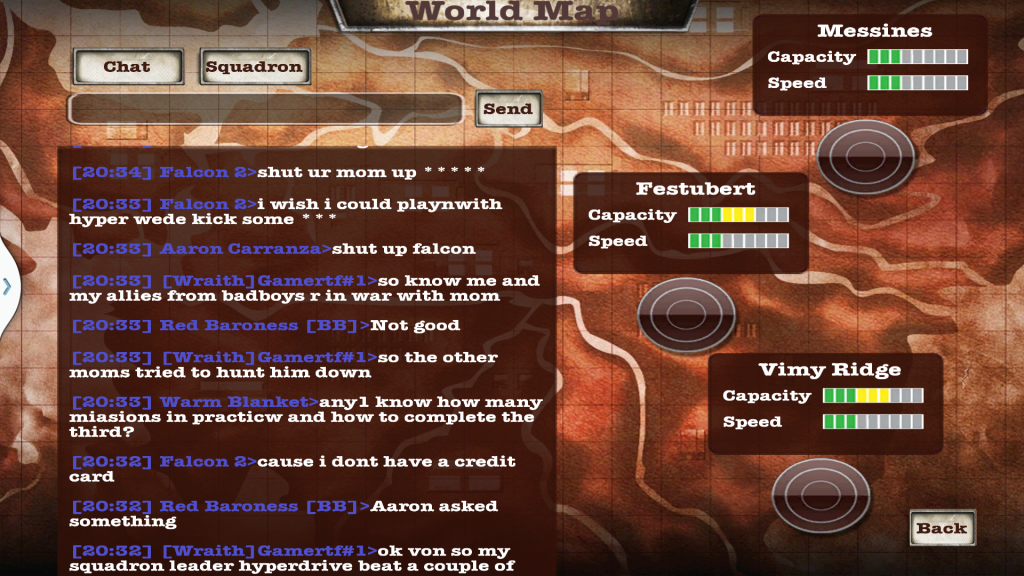Click the chat message input field
This screenshot has height=576, width=1024.
tap(265, 109)
